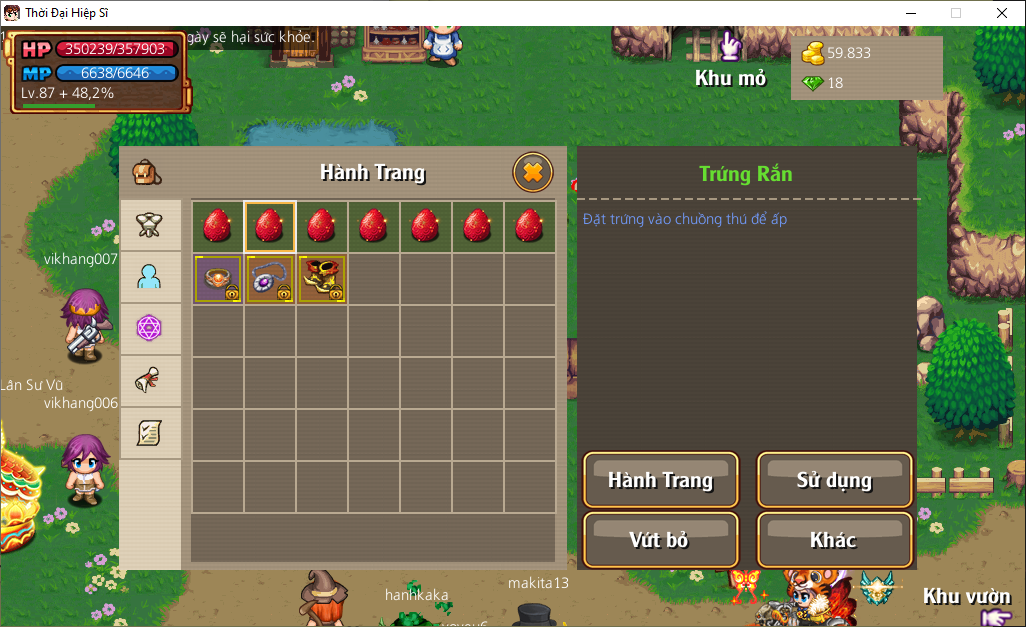Select the locked orange gem ring

point(218,279)
